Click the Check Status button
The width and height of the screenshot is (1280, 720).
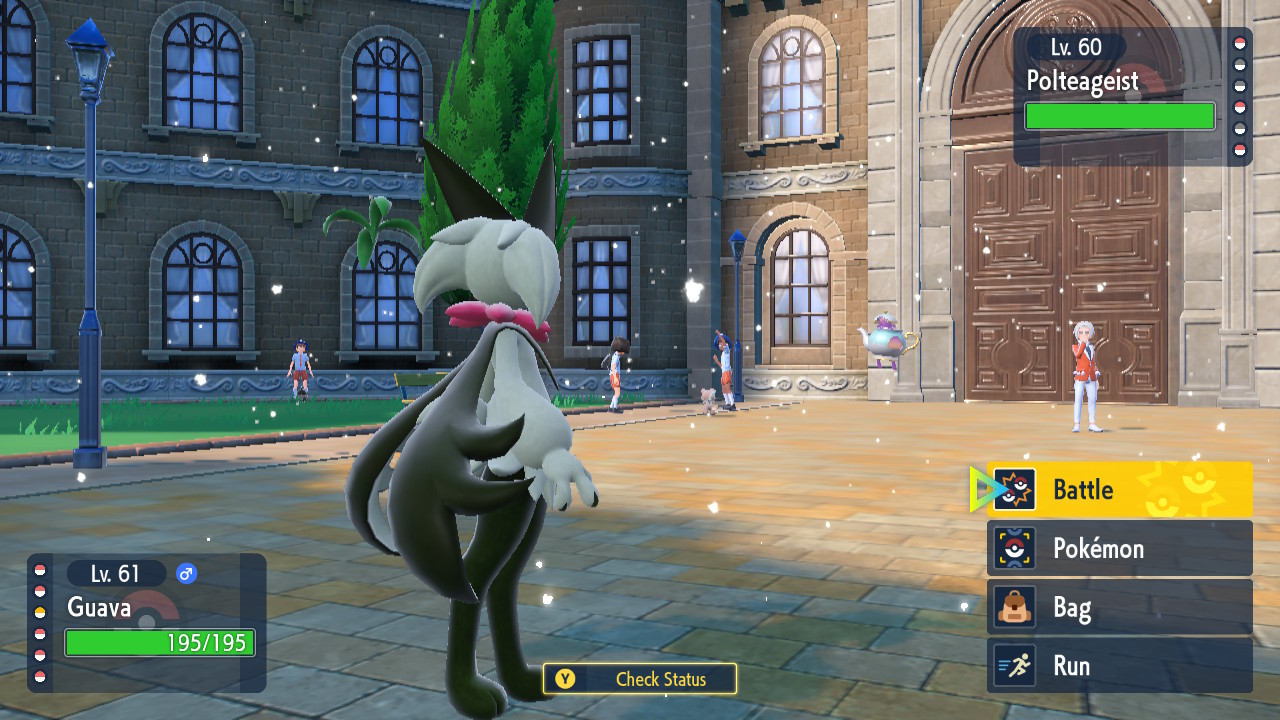[x=640, y=679]
